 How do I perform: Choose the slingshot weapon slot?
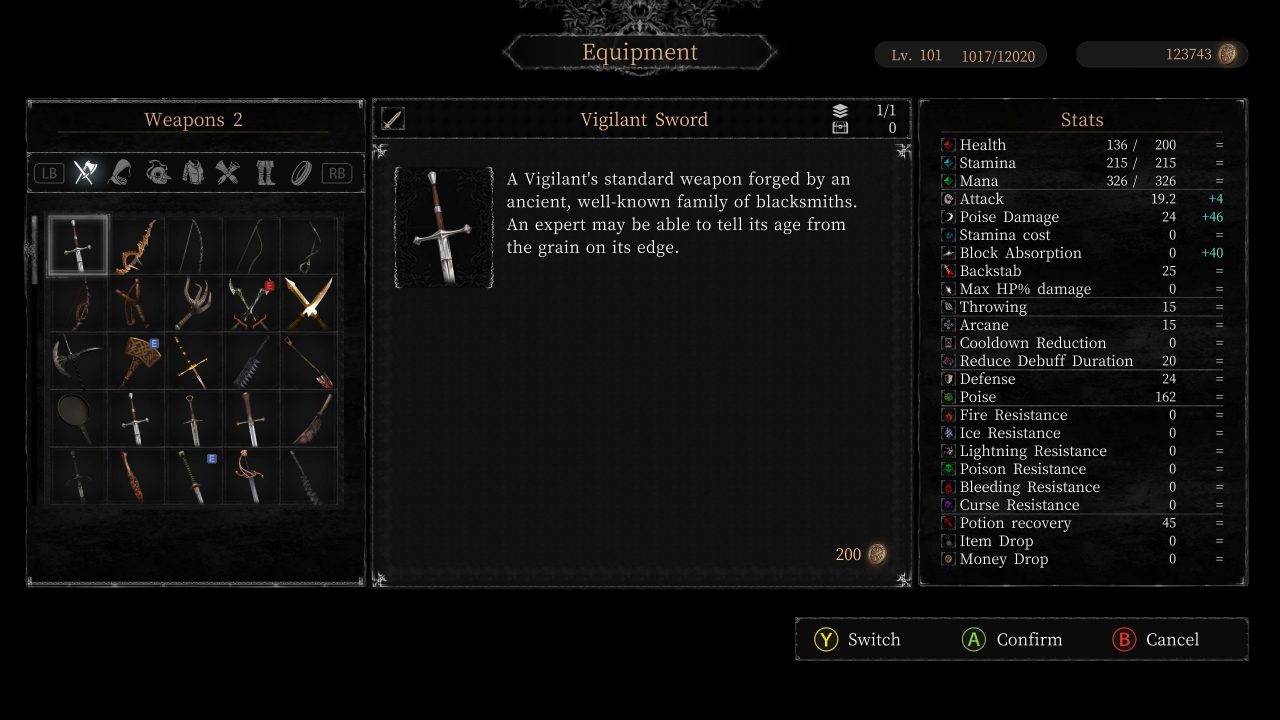coord(136,303)
